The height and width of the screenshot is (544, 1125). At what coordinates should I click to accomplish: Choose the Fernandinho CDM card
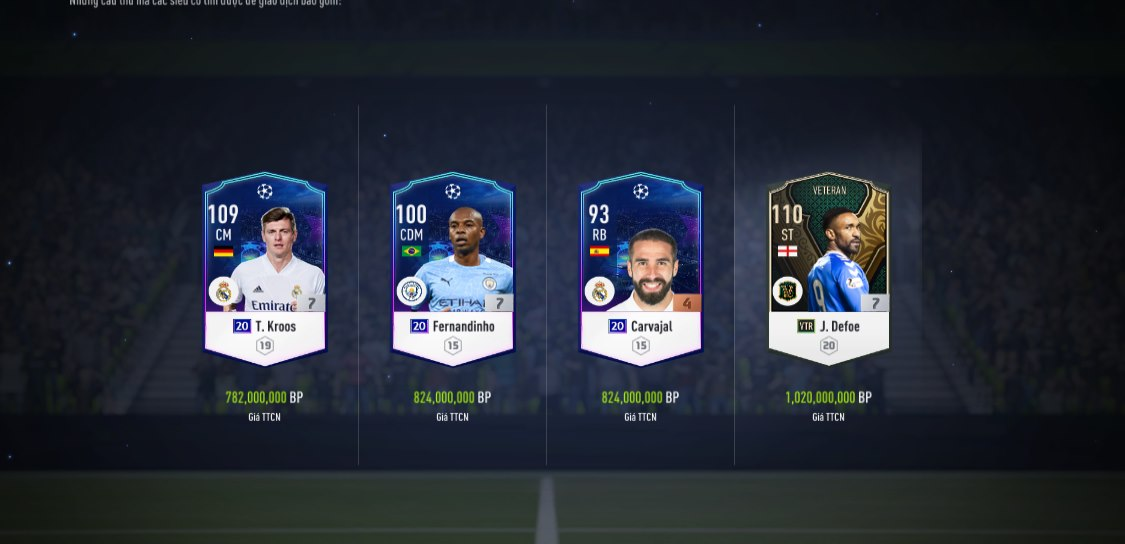point(453,268)
